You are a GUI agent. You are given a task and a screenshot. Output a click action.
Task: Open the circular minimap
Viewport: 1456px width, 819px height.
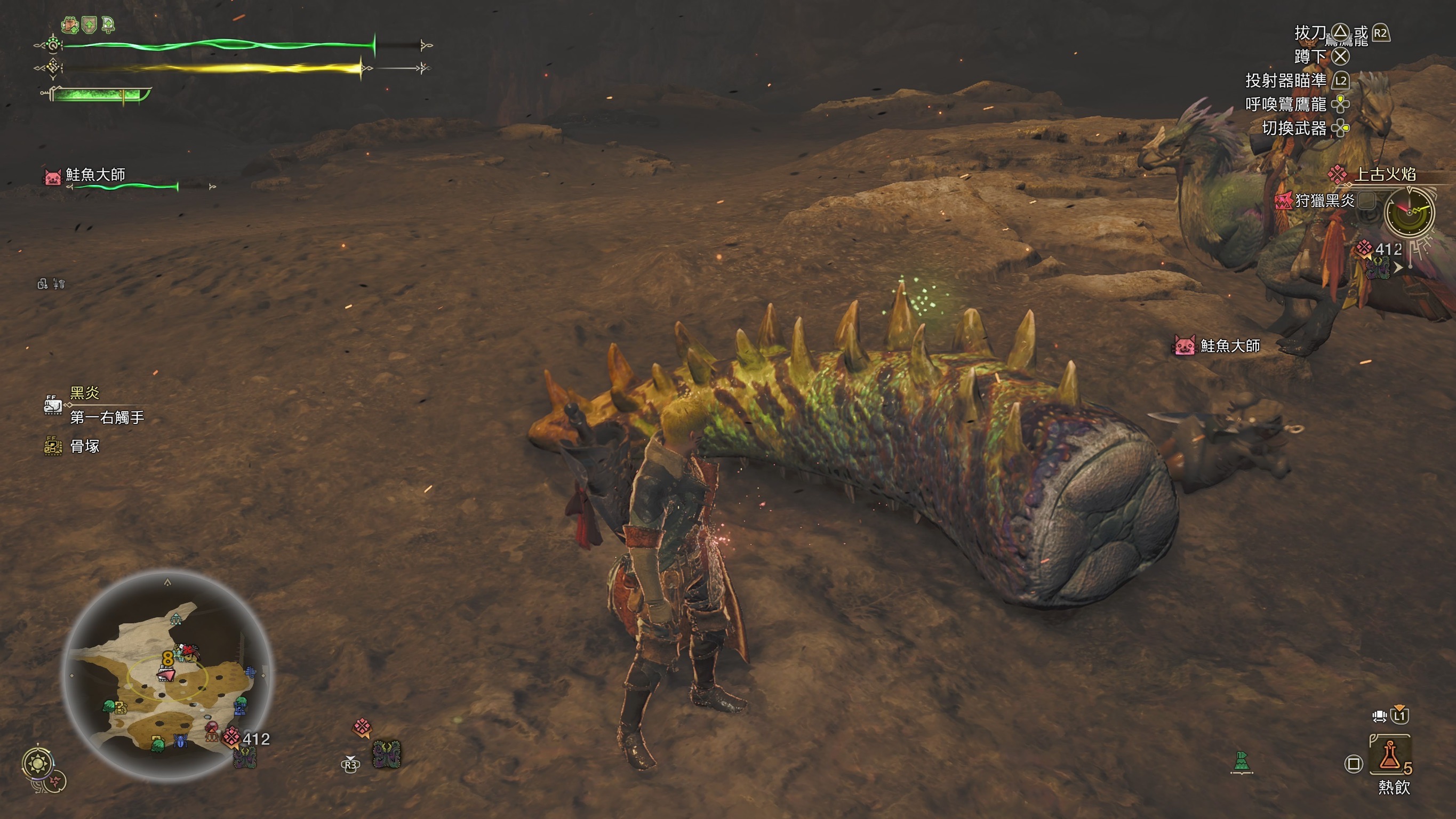pyautogui.click(x=167, y=676)
